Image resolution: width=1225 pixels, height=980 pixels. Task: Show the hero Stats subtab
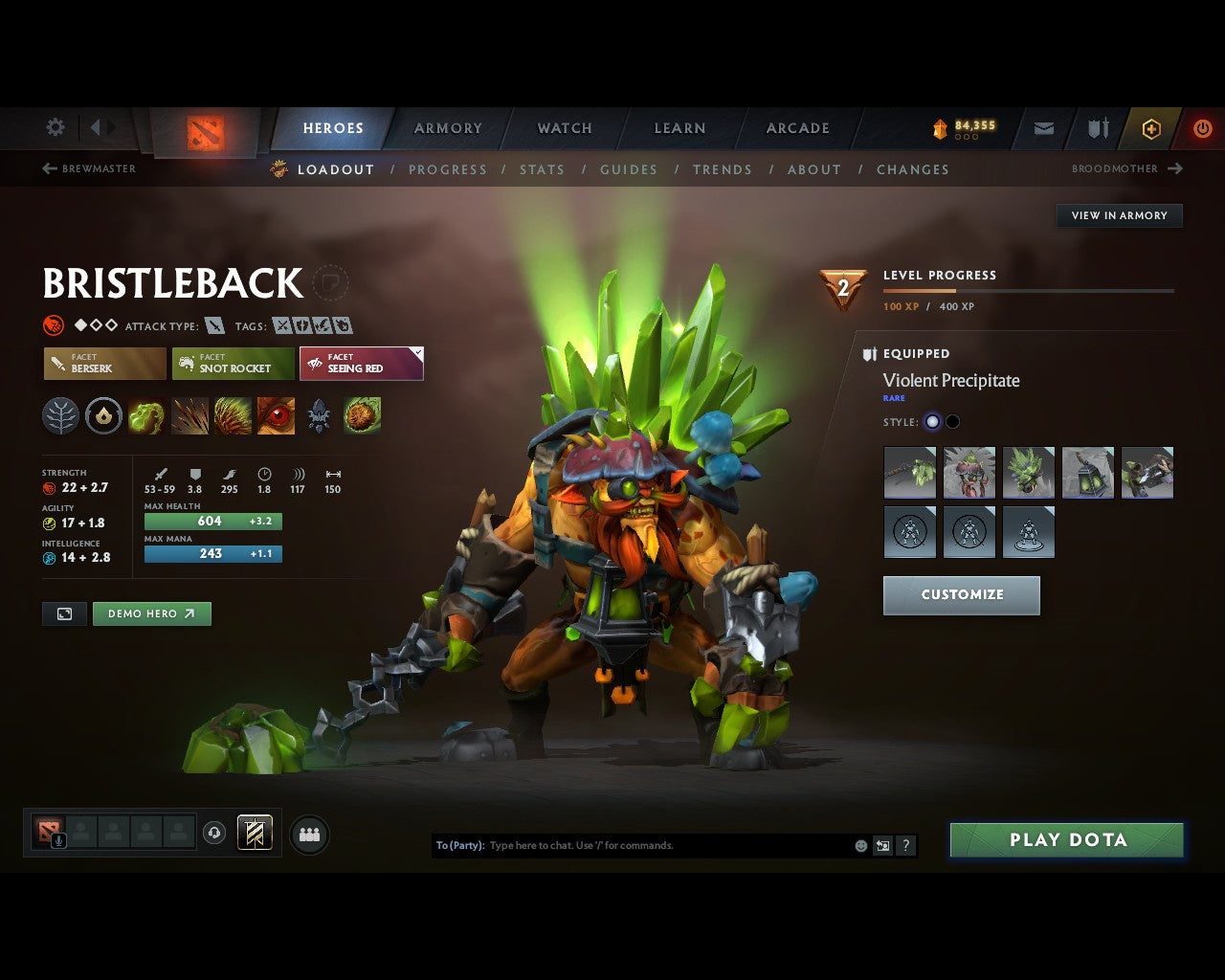click(542, 169)
